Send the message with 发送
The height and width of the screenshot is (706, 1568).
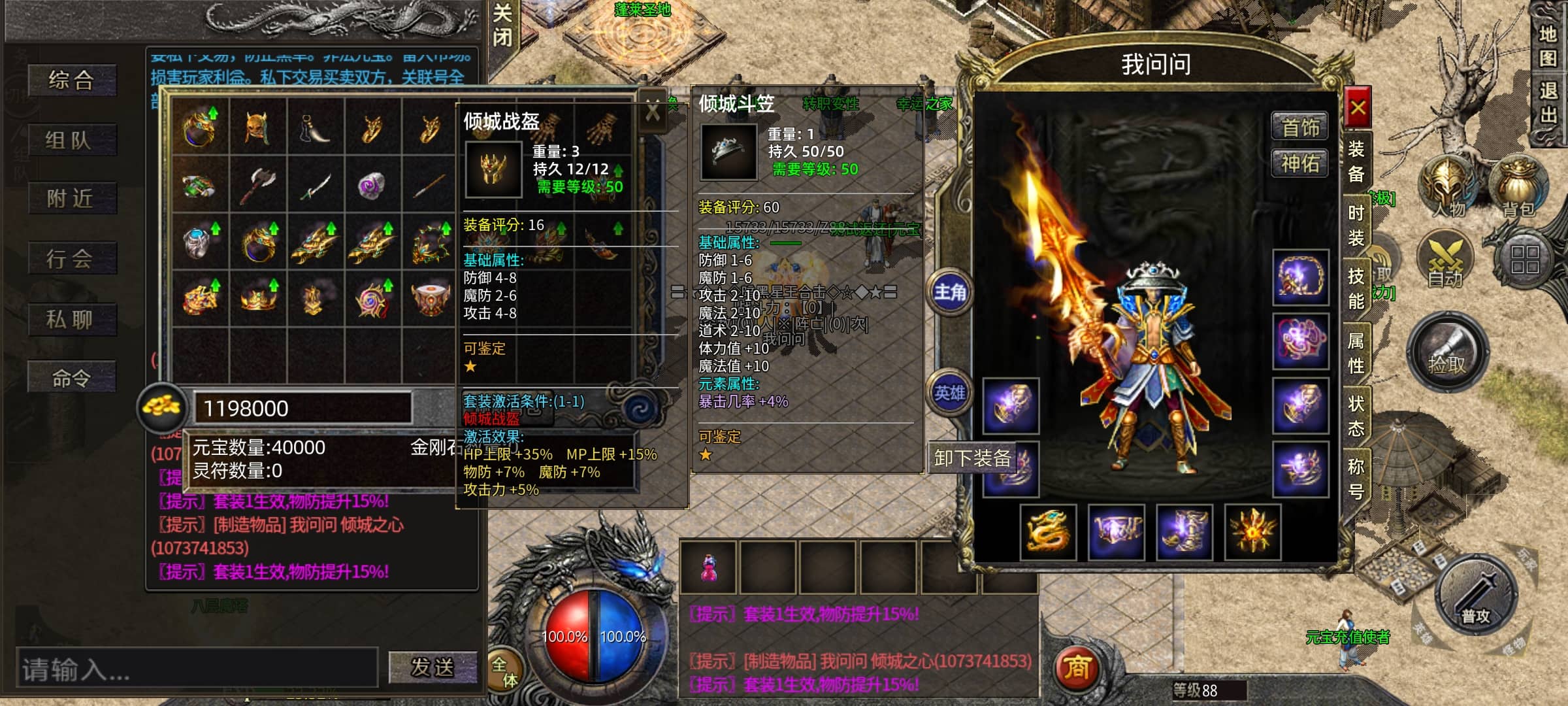pos(432,667)
